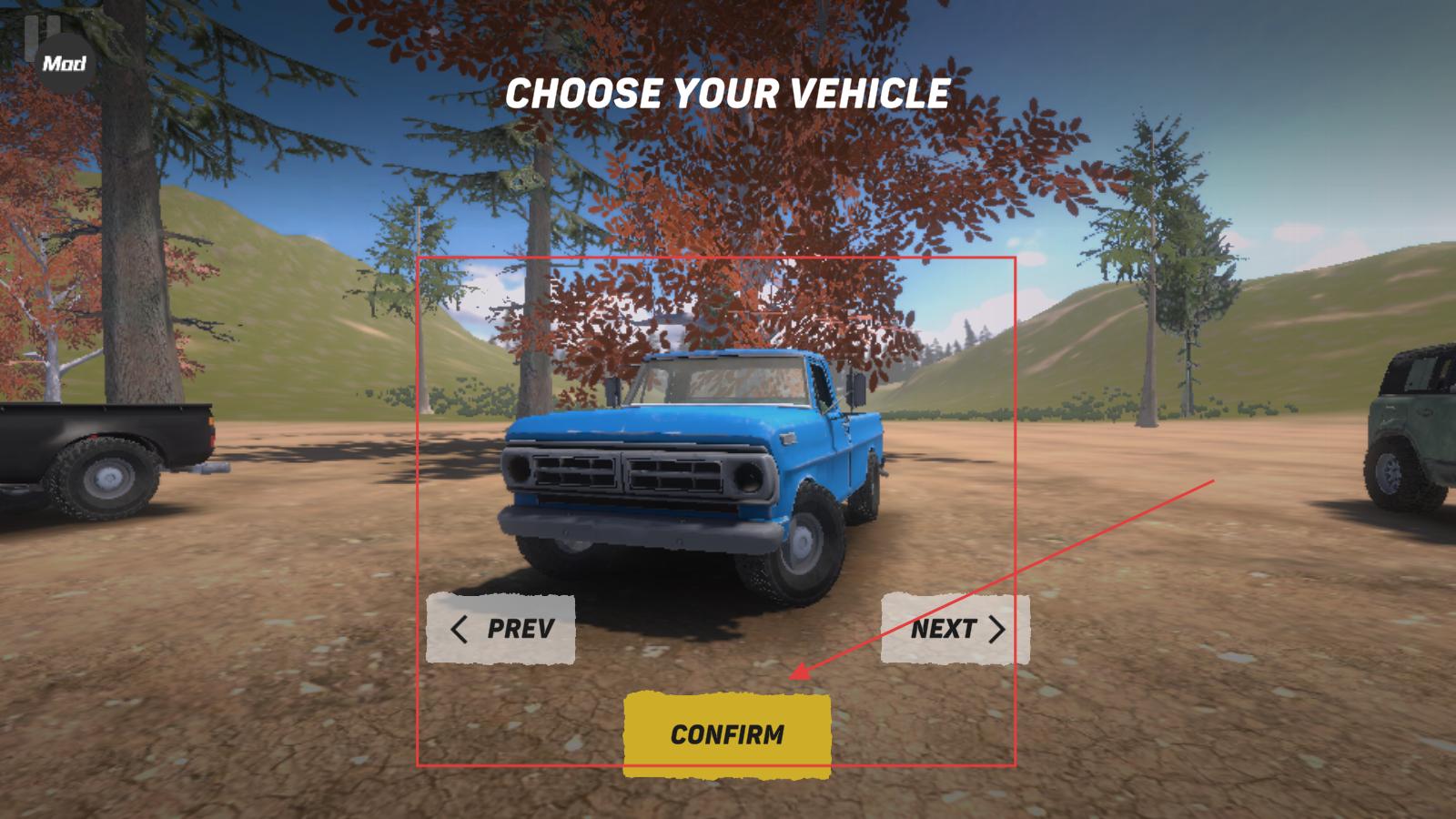
Task: Confirm the blue pickup truck selection
Action: (727, 734)
